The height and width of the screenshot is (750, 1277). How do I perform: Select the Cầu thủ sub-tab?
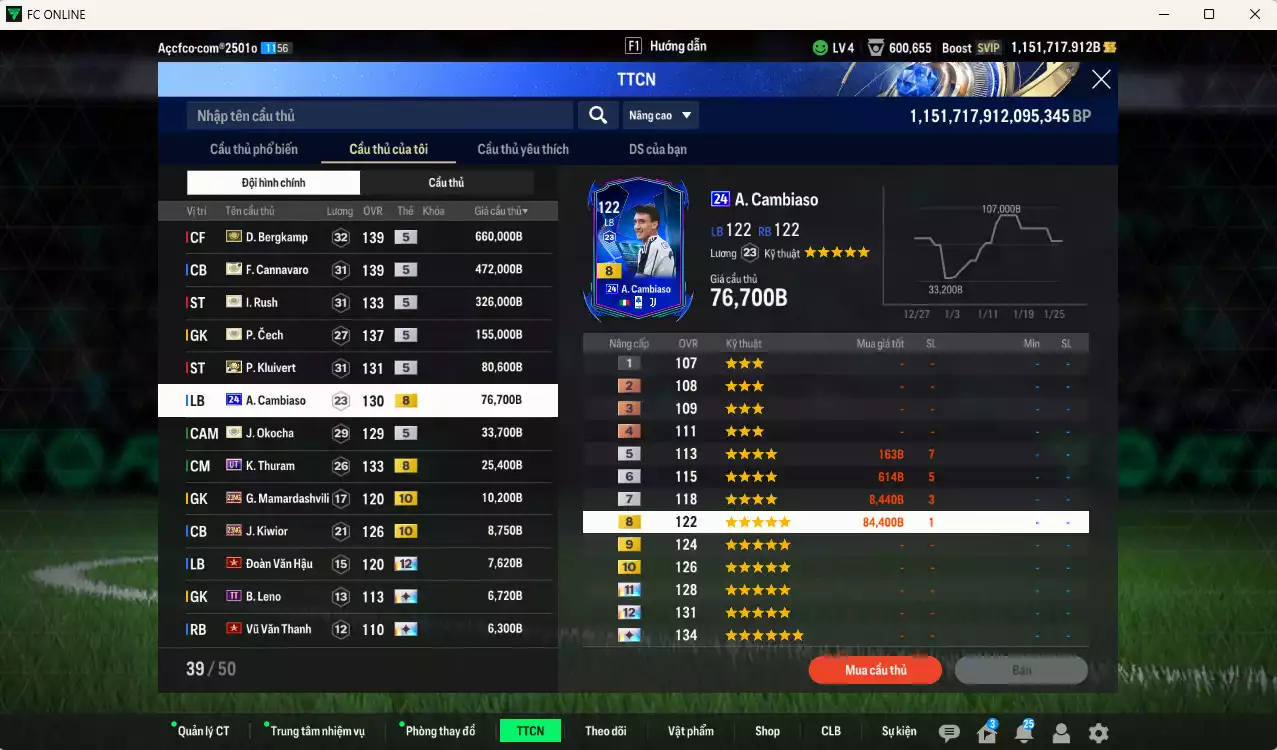[446, 183]
